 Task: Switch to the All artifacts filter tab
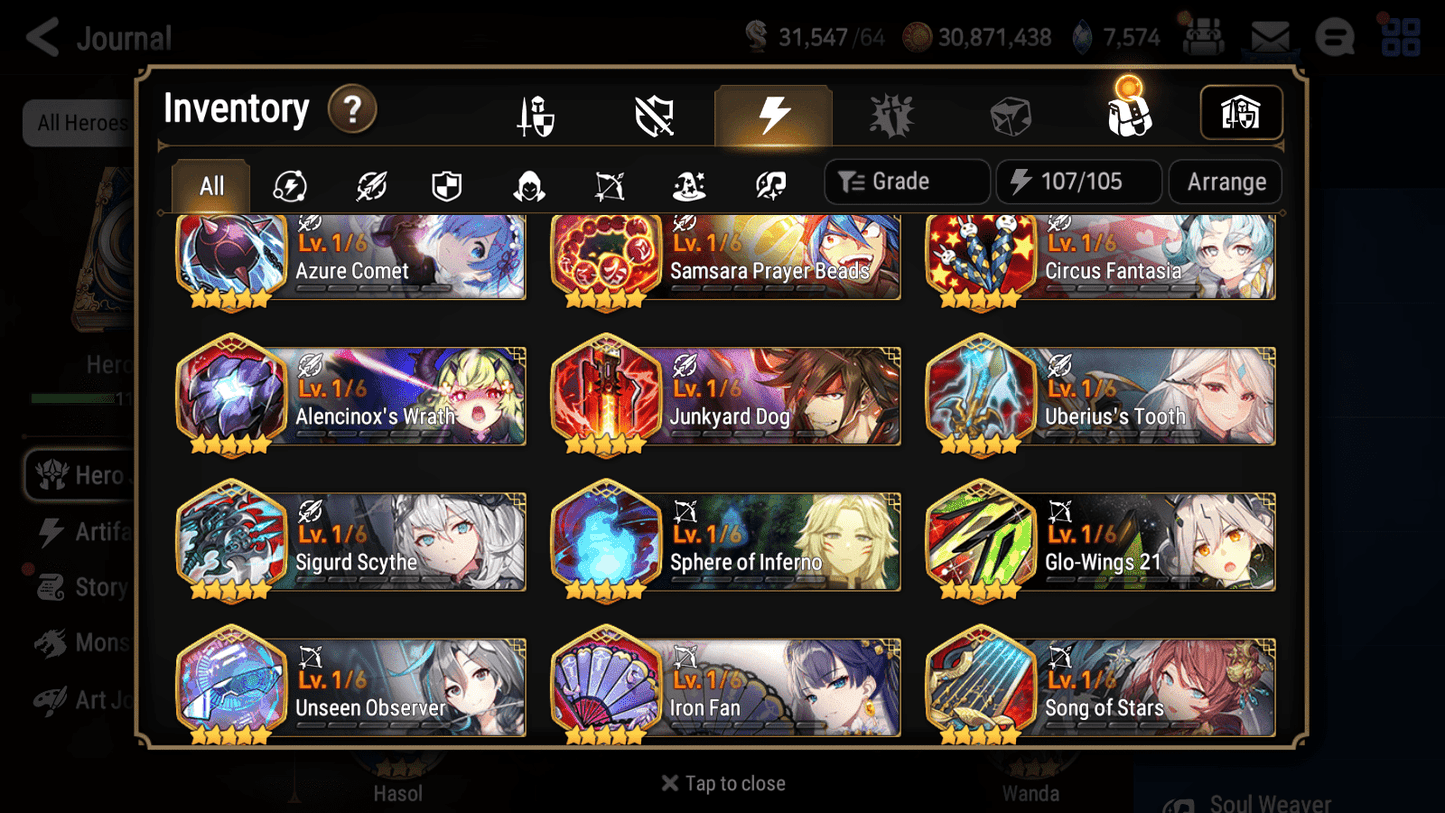click(x=210, y=185)
